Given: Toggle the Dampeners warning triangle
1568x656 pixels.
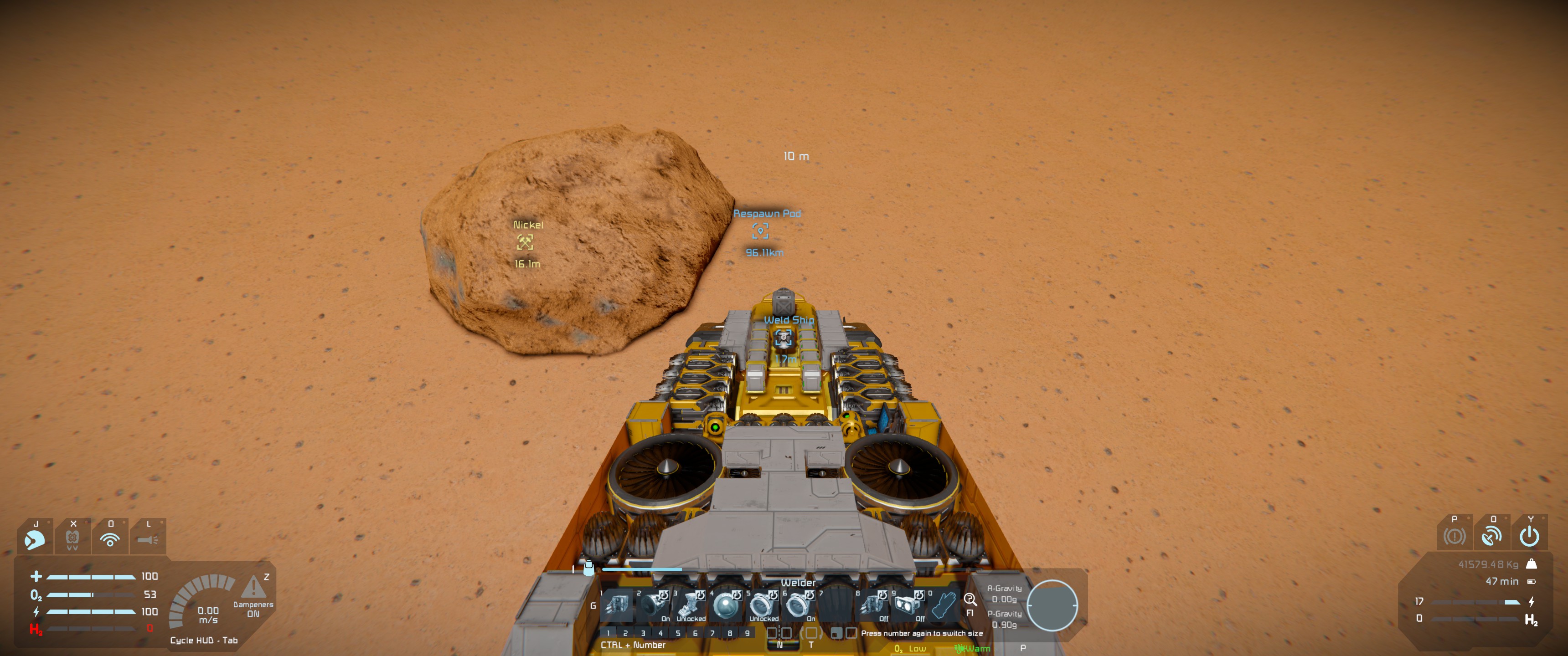Looking at the screenshot, I should (x=253, y=587).
